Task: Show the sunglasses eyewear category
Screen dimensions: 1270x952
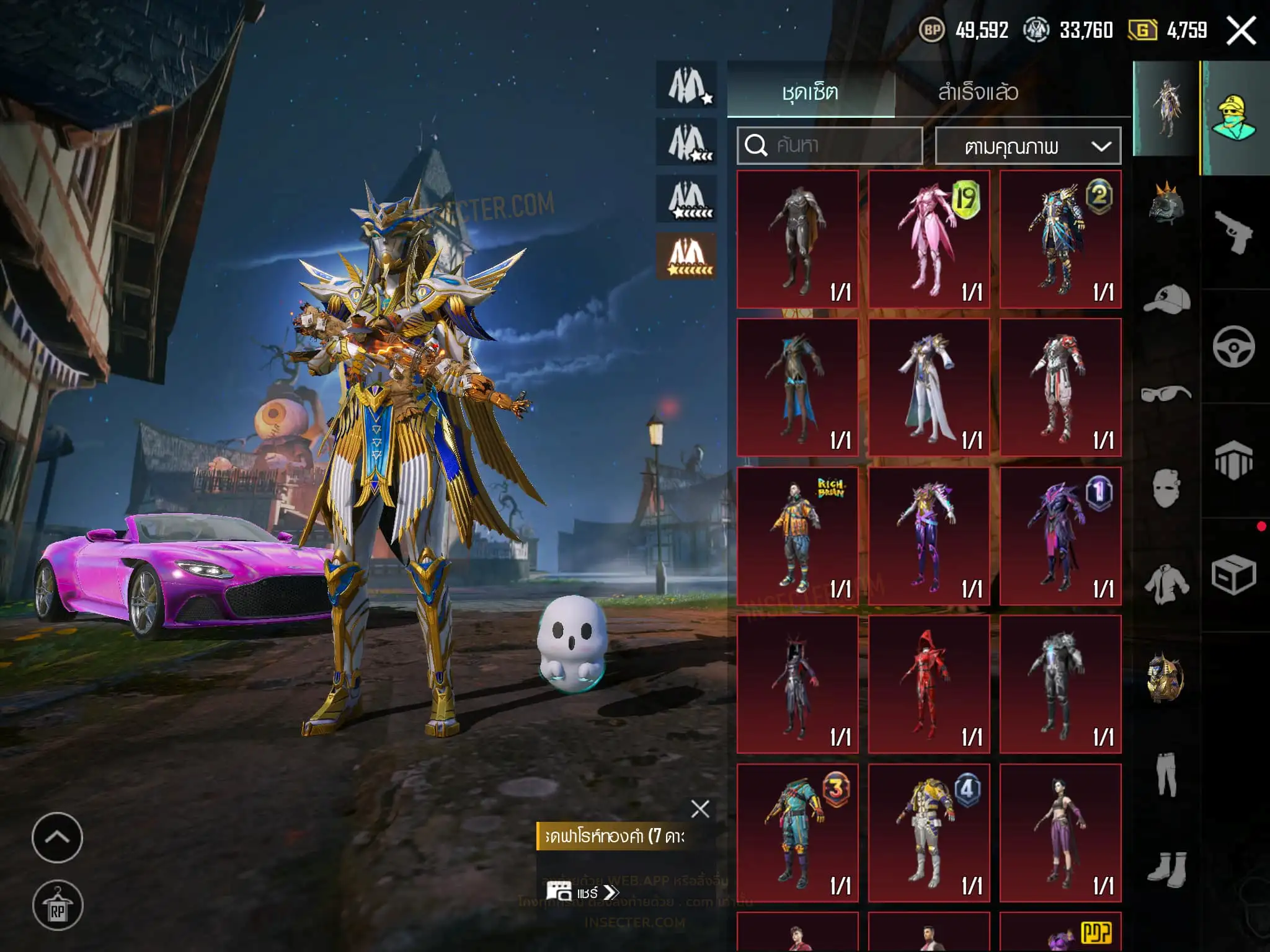Action: click(x=1166, y=394)
